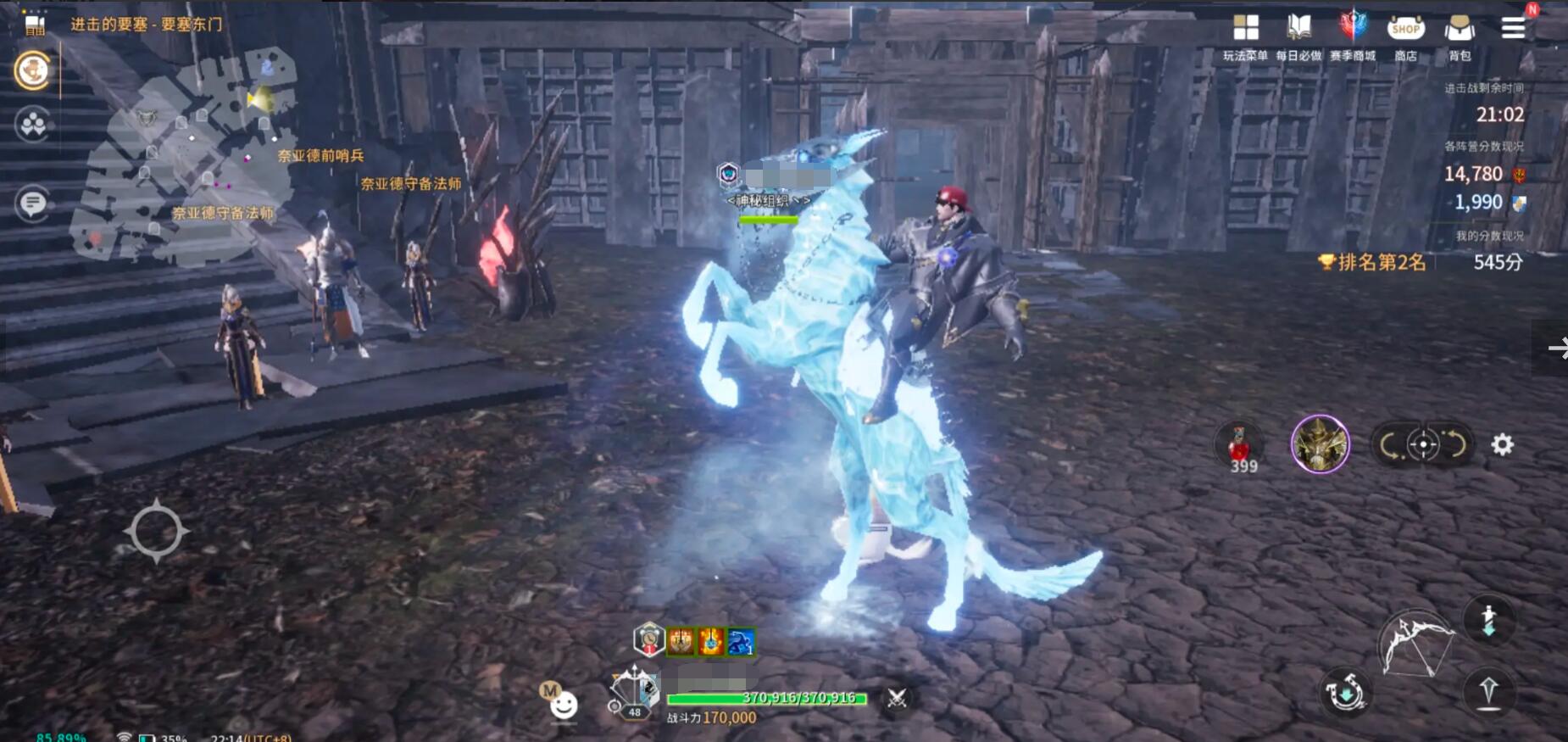
Task: Open the smiley emote button
Action: [x=564, y=705]
